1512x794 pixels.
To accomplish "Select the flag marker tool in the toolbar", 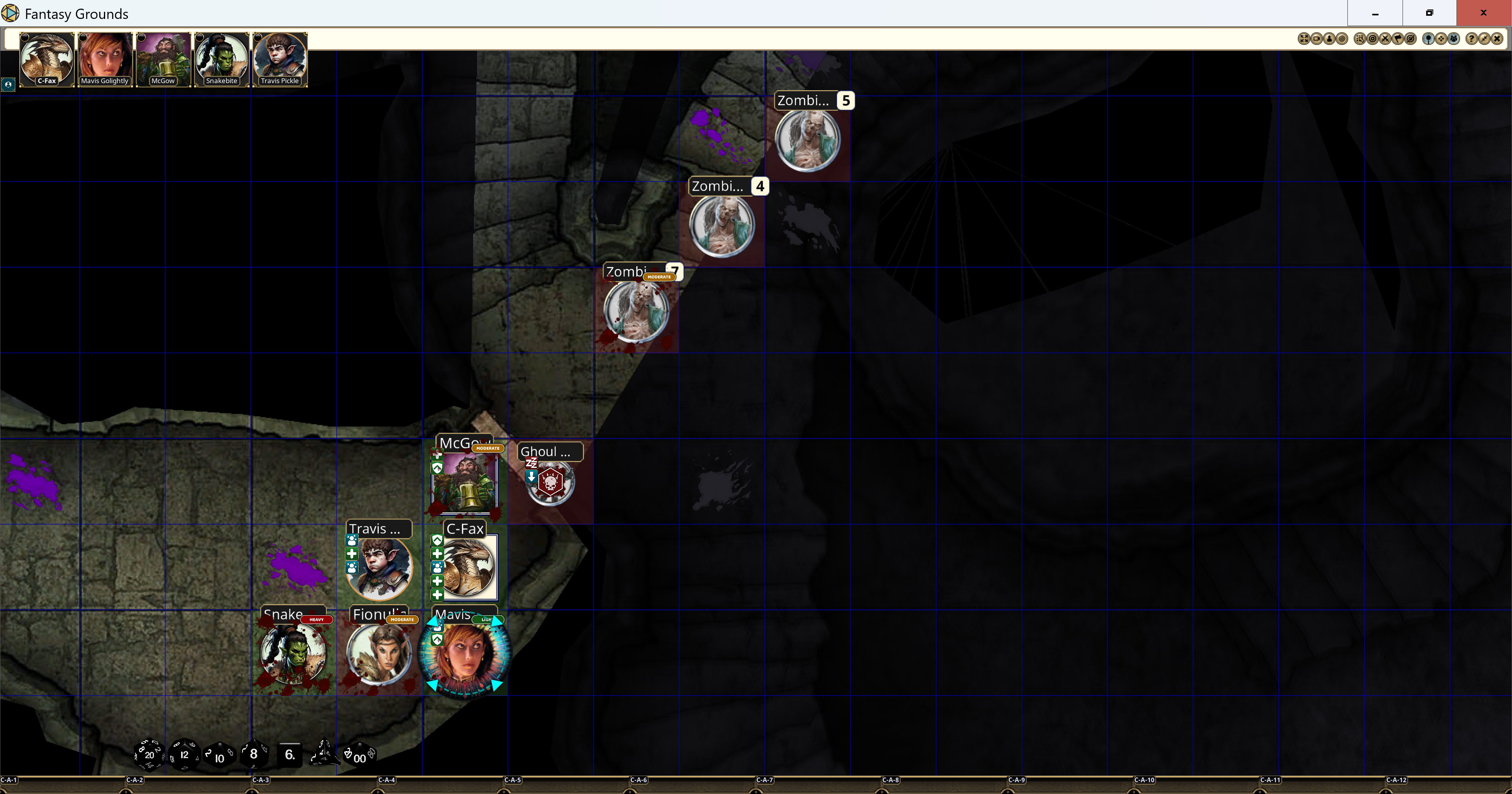I will [x=1399, y=39].
